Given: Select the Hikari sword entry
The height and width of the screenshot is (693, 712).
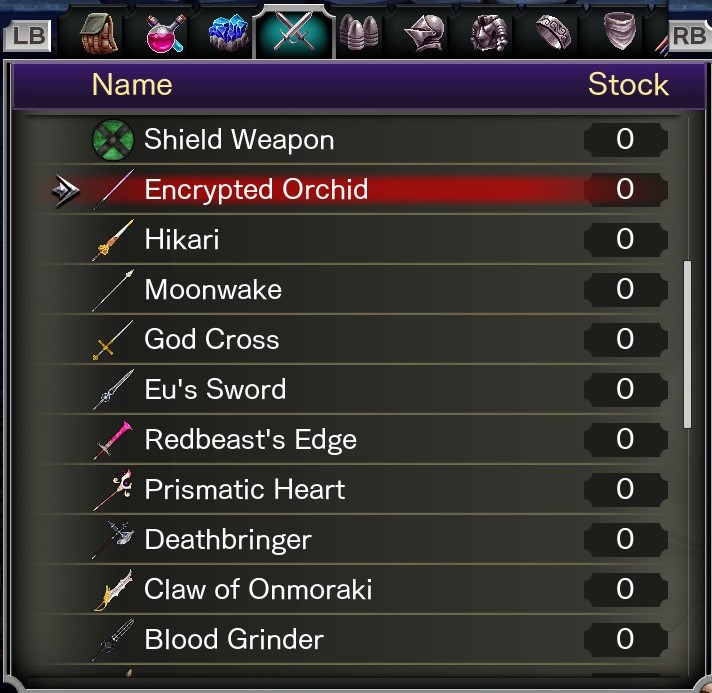Looking at the screenshot, I should [182, 239].
